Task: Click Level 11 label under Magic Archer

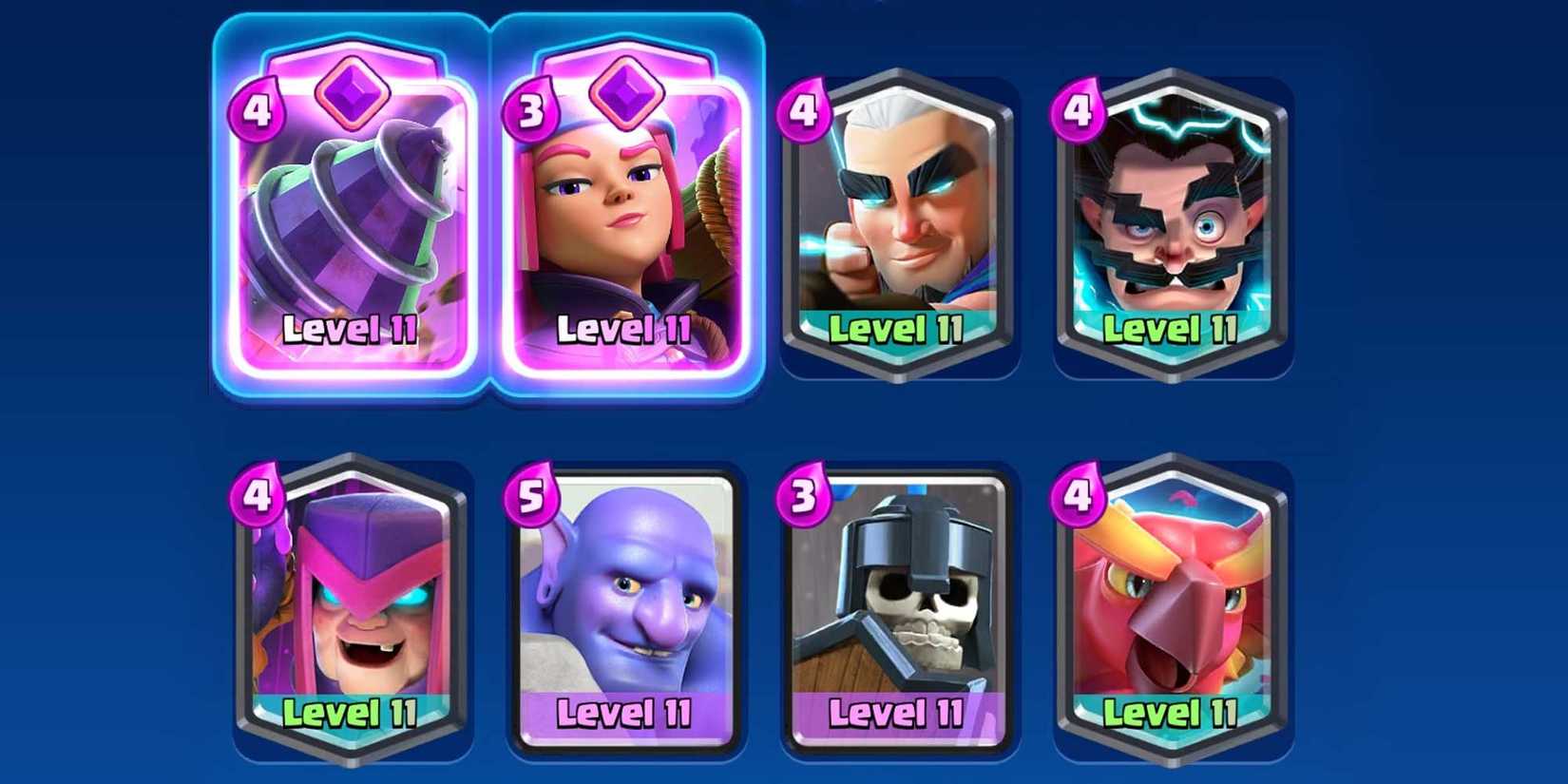Action: pyautogui.click(x=898, y=331)
